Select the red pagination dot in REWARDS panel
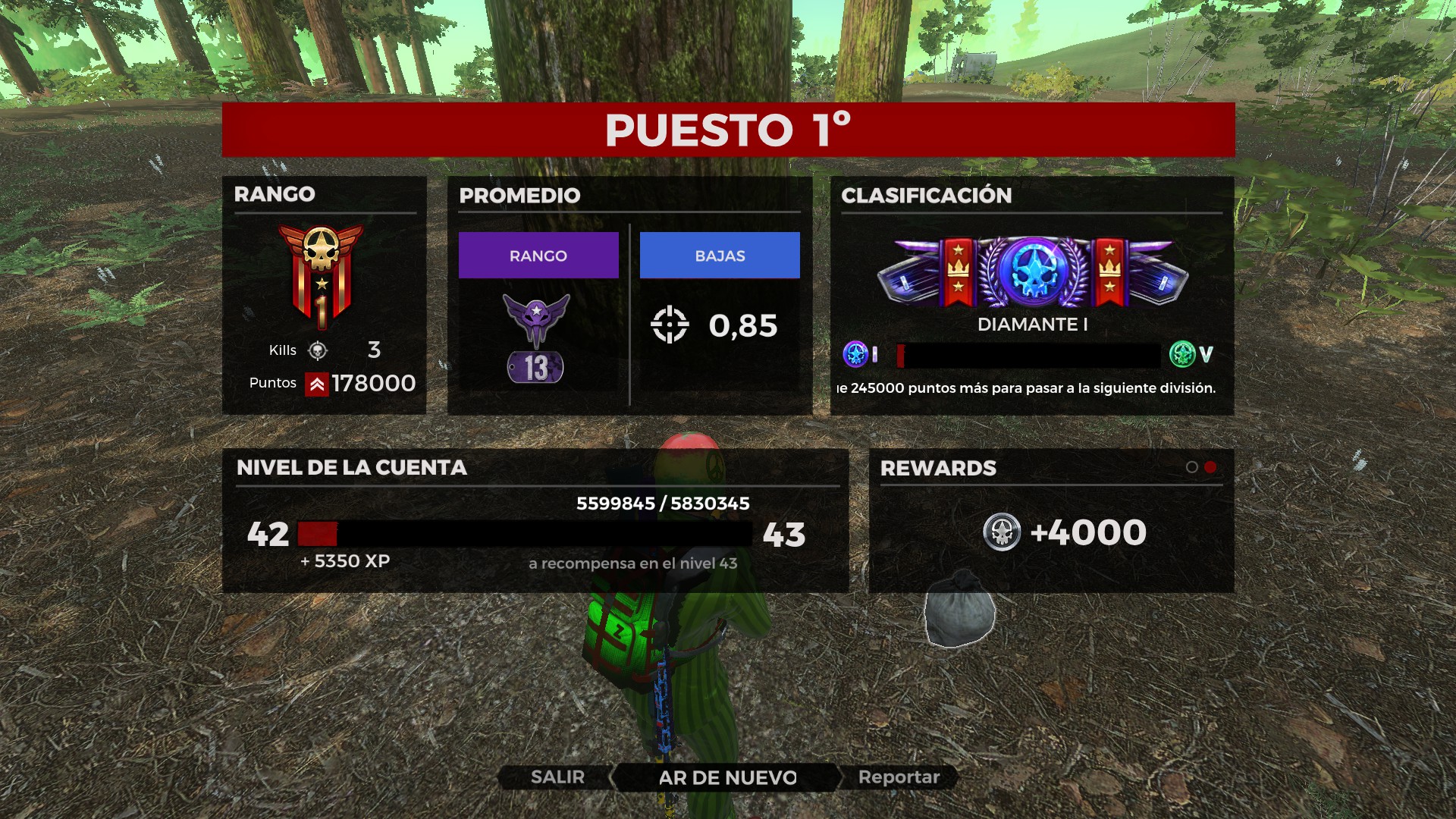The height and width of the screenshot is (819, 1456). click(x=1210, y=468)
